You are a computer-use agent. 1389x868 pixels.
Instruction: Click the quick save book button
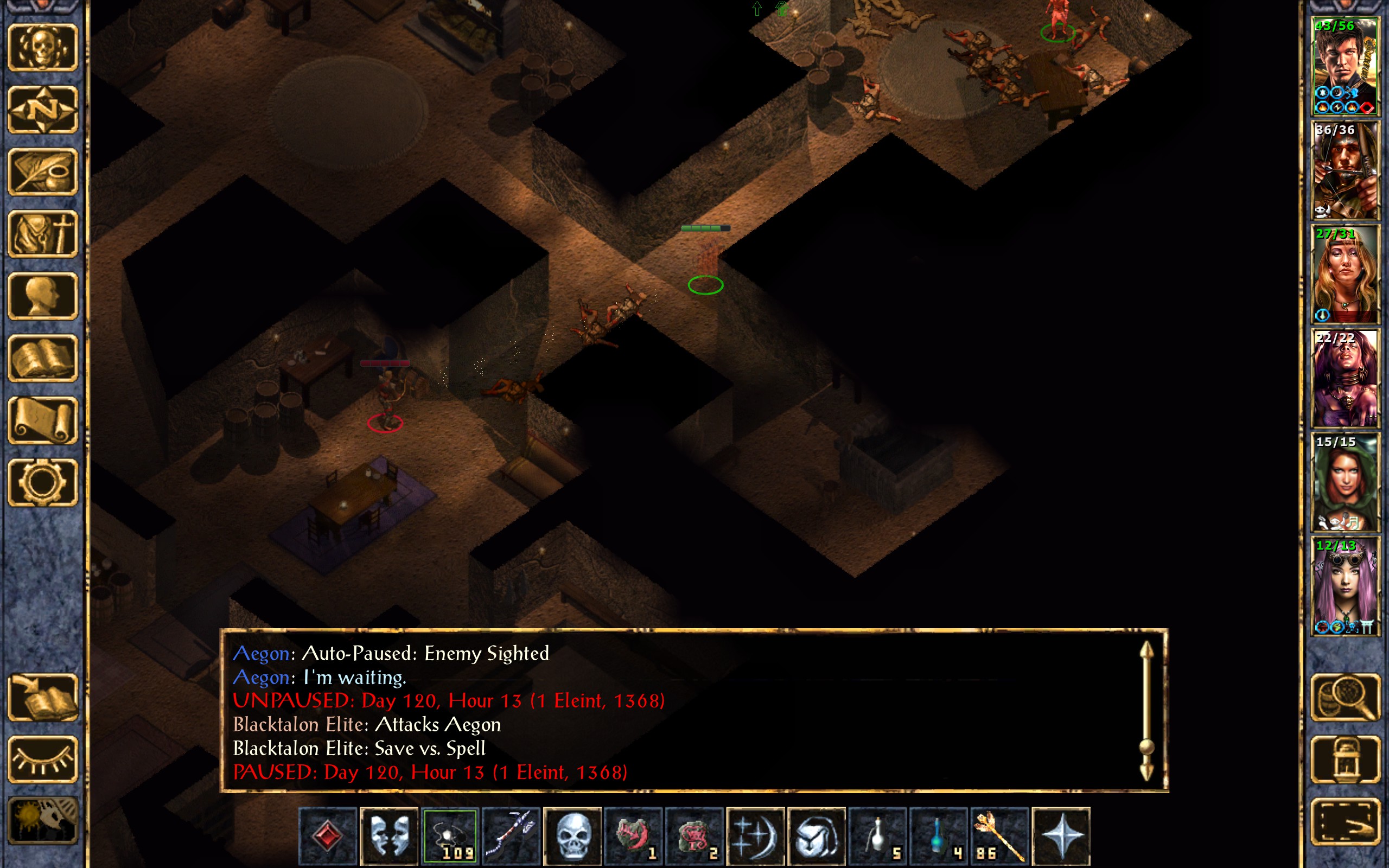coord(43,698)
